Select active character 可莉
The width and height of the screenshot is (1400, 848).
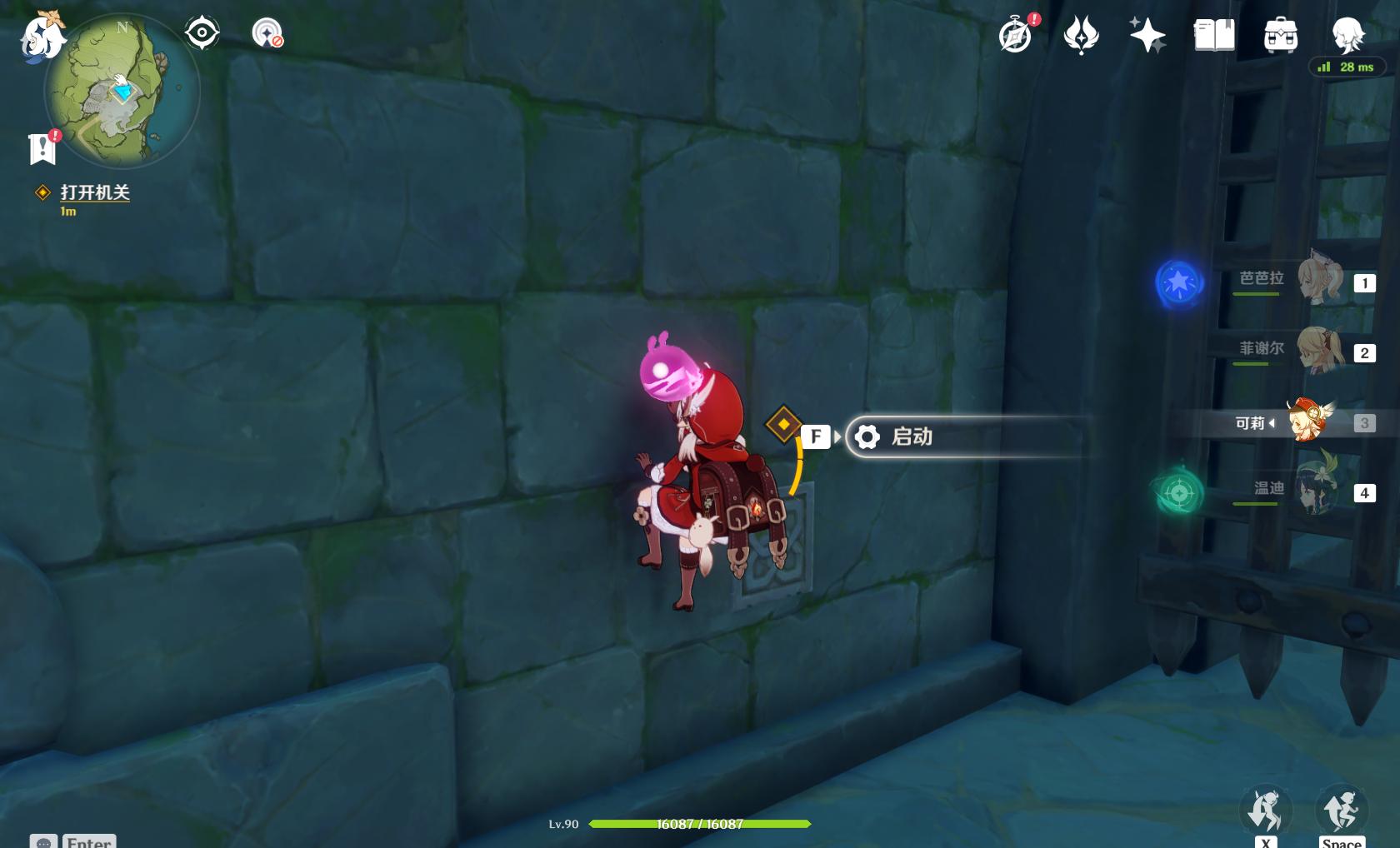tap(1308, 422)
